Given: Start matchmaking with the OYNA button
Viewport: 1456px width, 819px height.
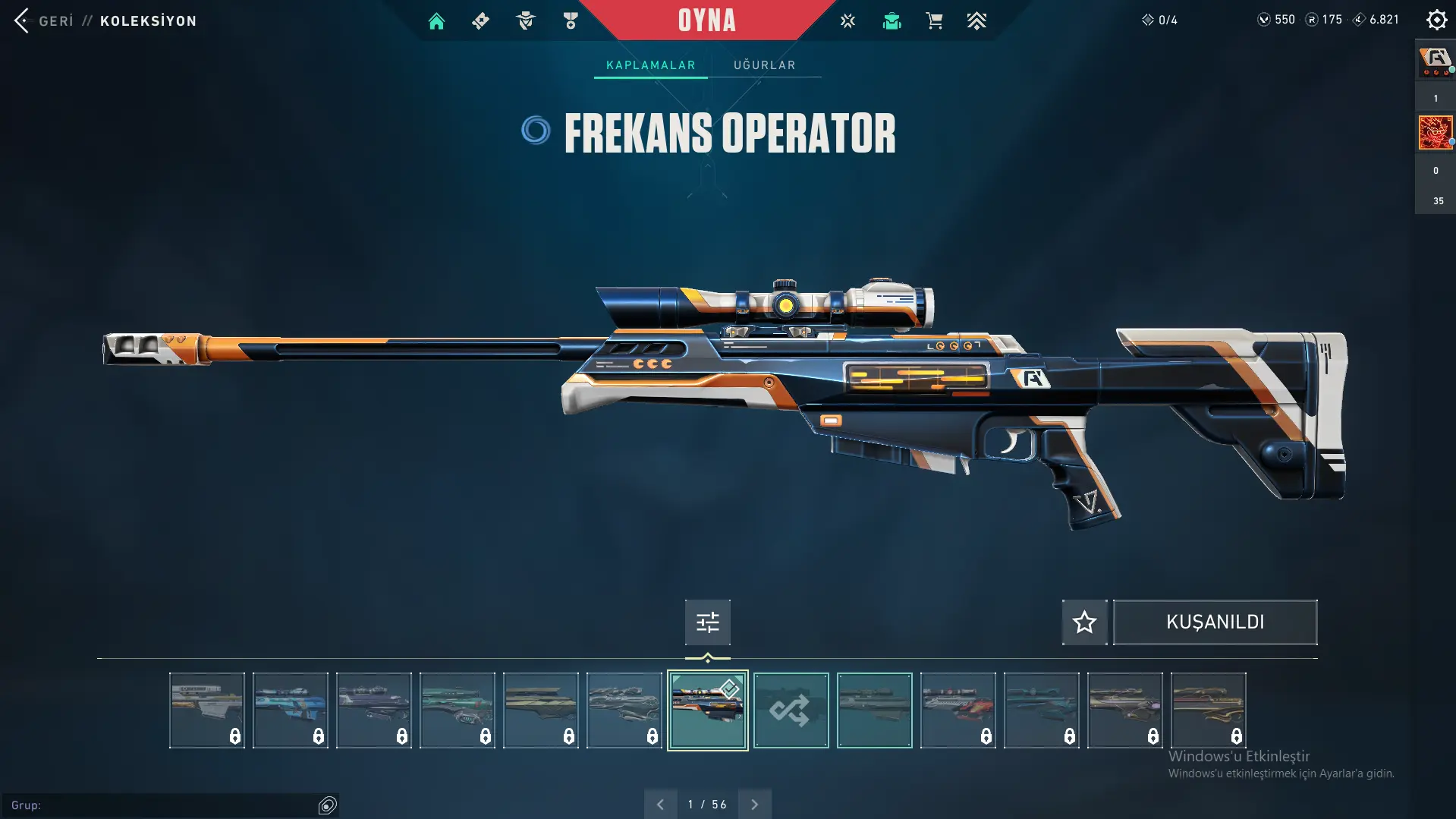Looking at the screenshot, I should (706, 20).
